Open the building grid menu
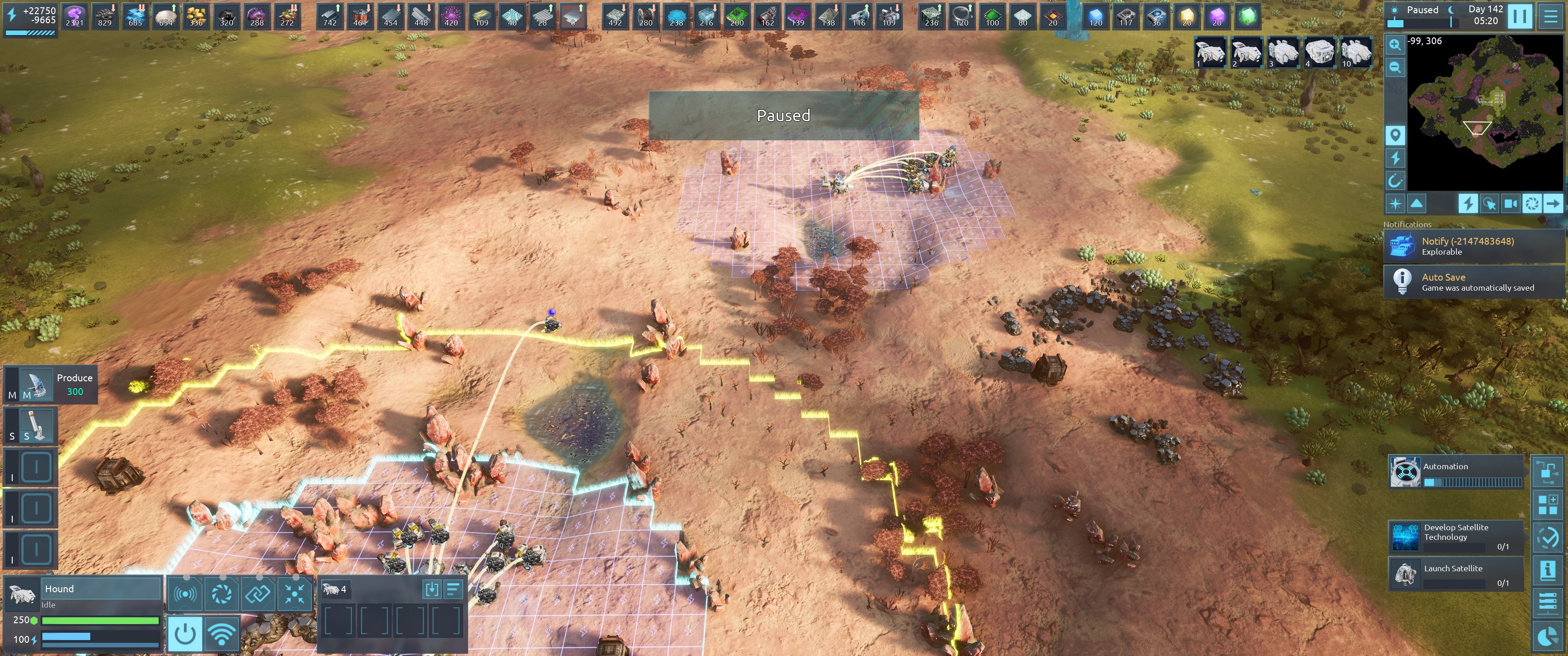The width and height of the screenshot is (1568, 656). (1547, 504)
